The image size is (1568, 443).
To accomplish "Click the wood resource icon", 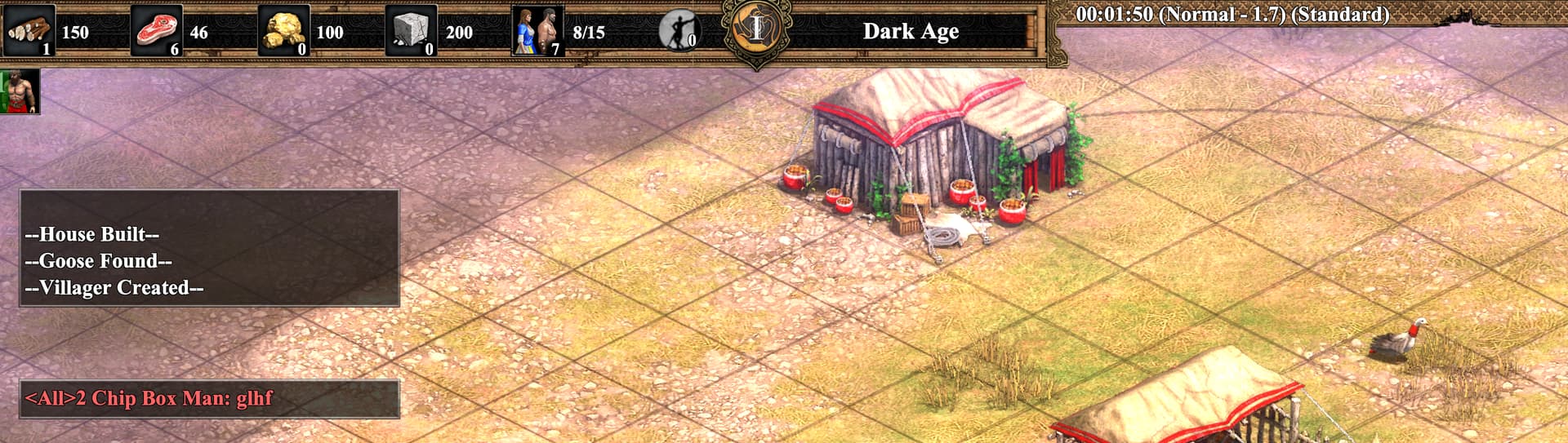I will [x=29, y=31].
